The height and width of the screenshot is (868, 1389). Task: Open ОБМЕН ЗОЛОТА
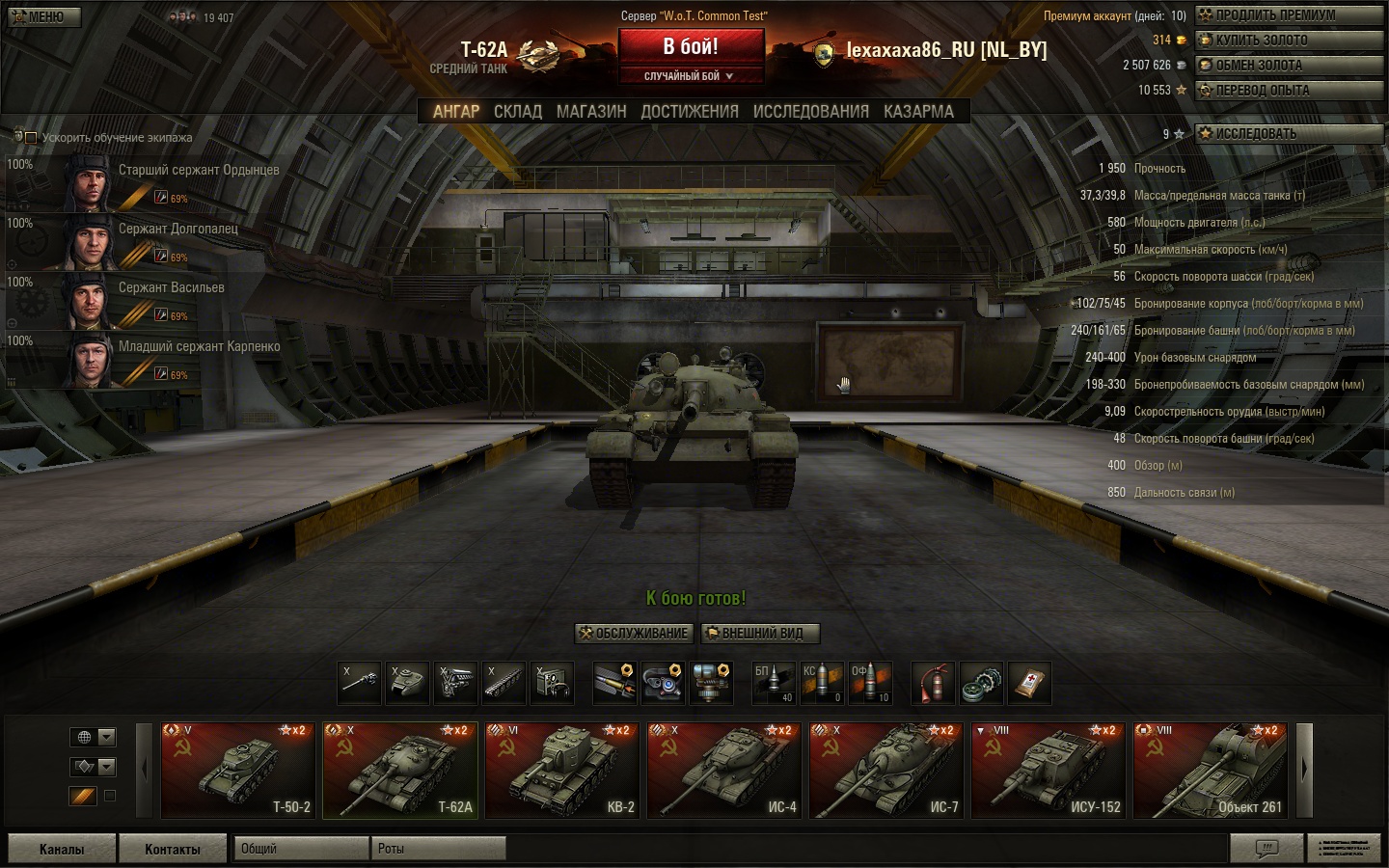coord(1289,66)
